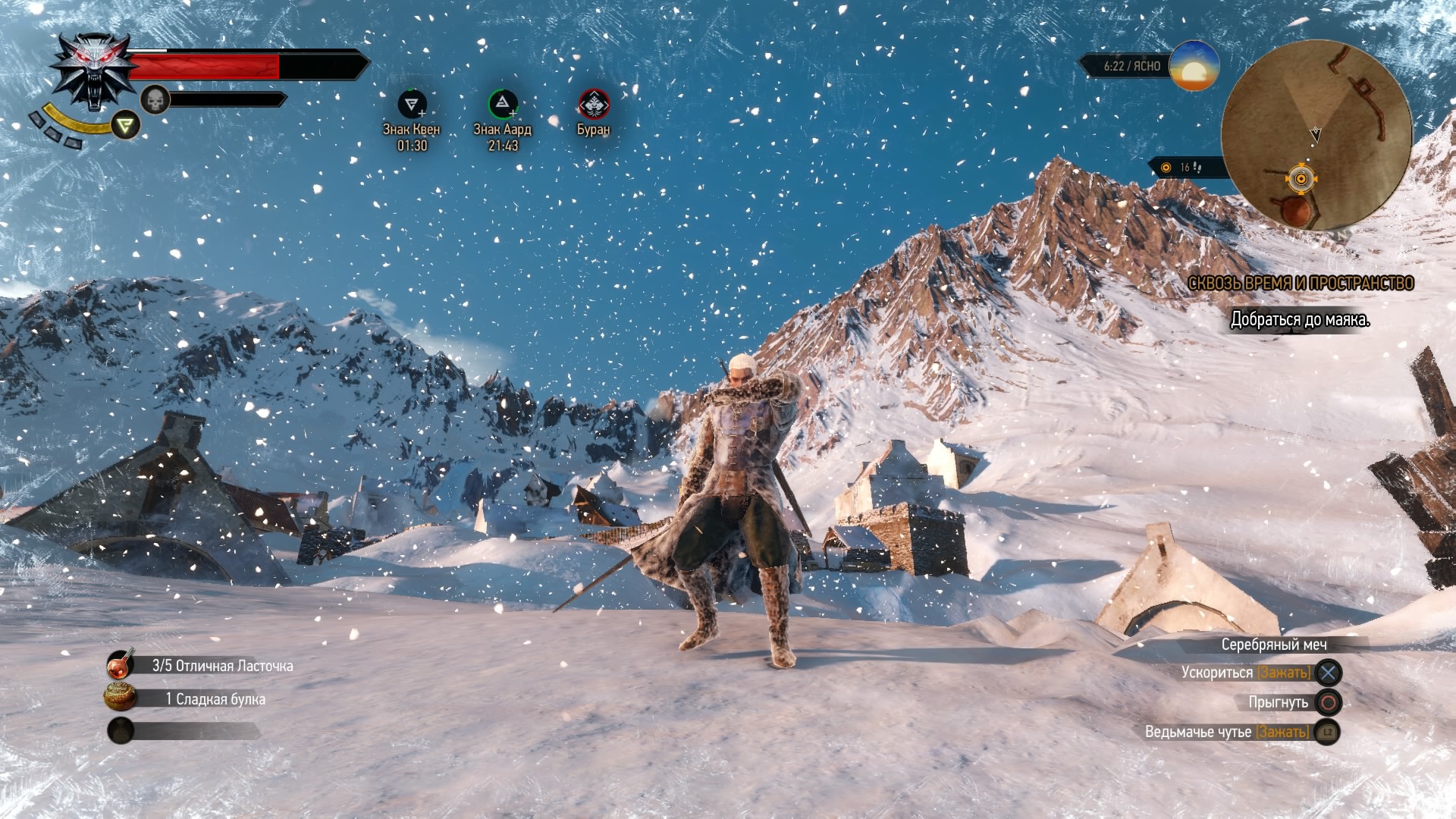The width and height of the screenshot is (1456, 819).
Task: Select the Aard sign buff icon
Action: pyautogui.click(x=502, y=104)
